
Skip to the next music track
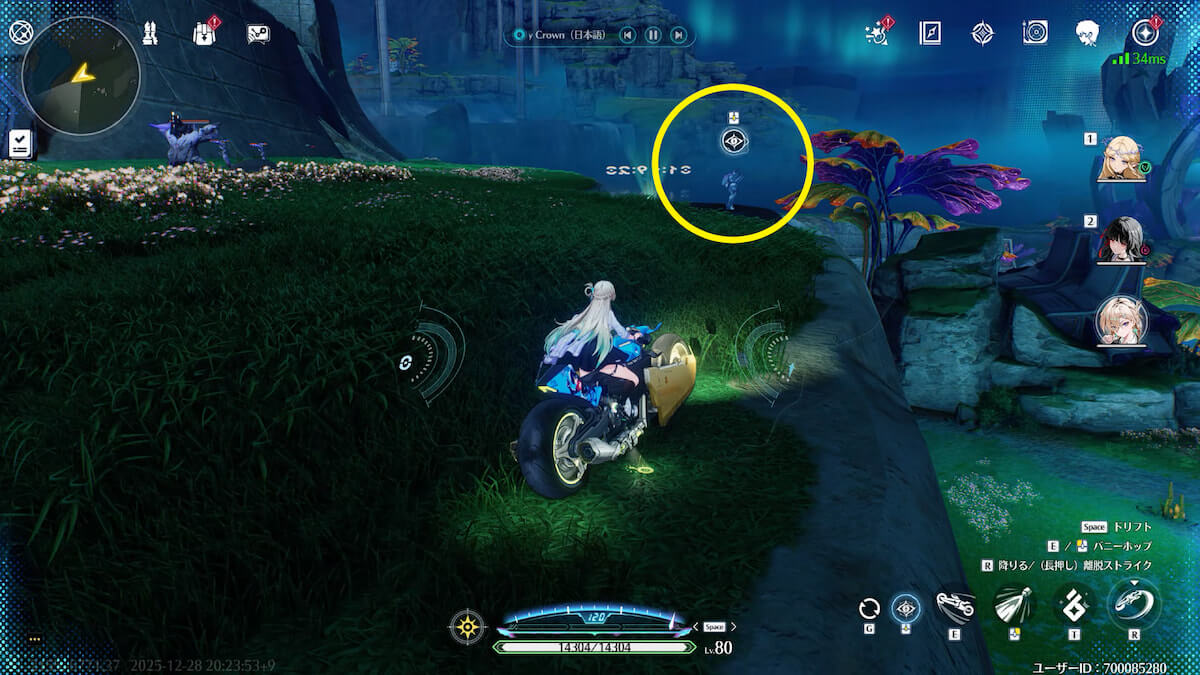click(x=678, y=35)
